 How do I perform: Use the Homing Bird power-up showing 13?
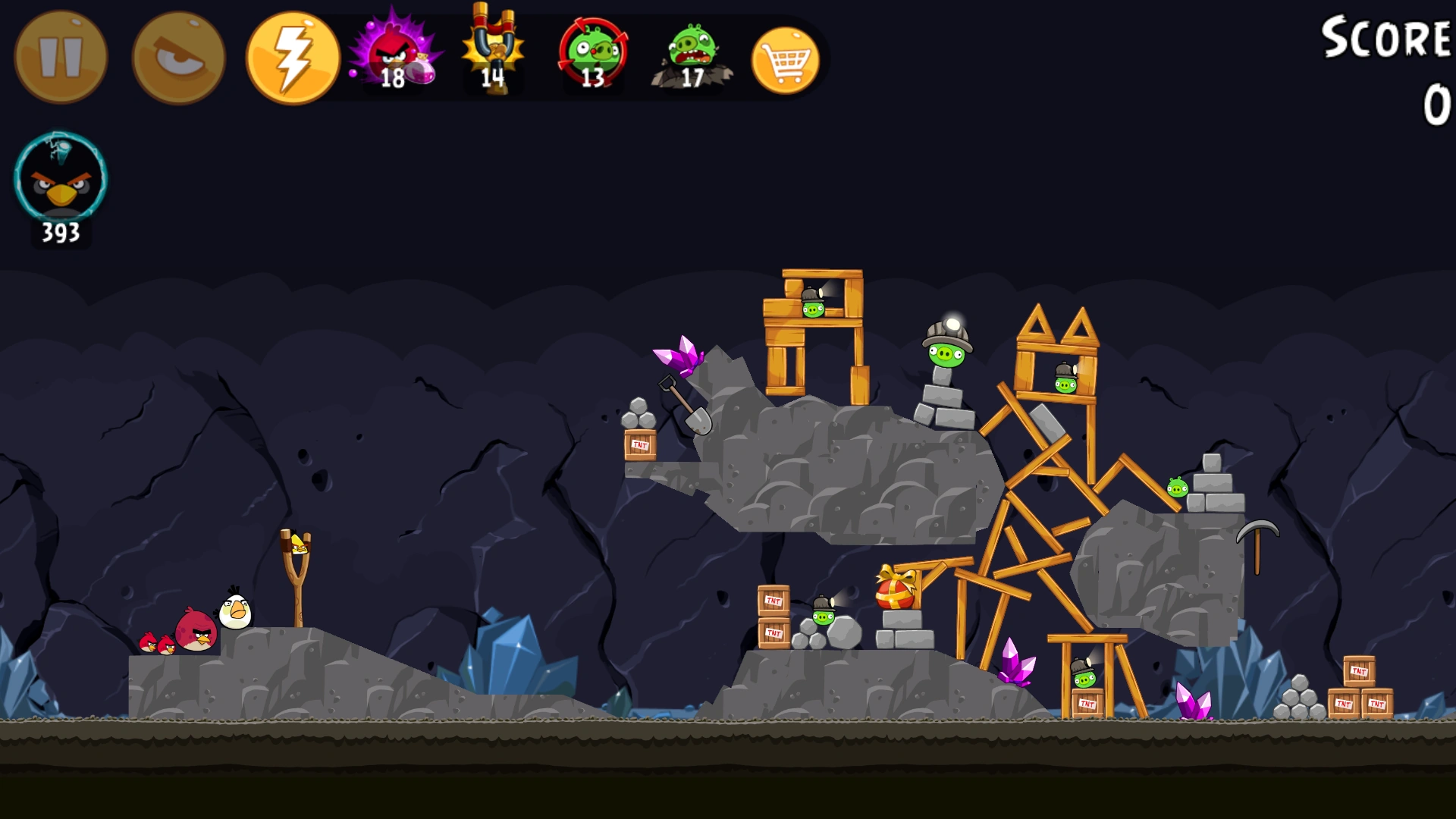(x=593, y=55)
